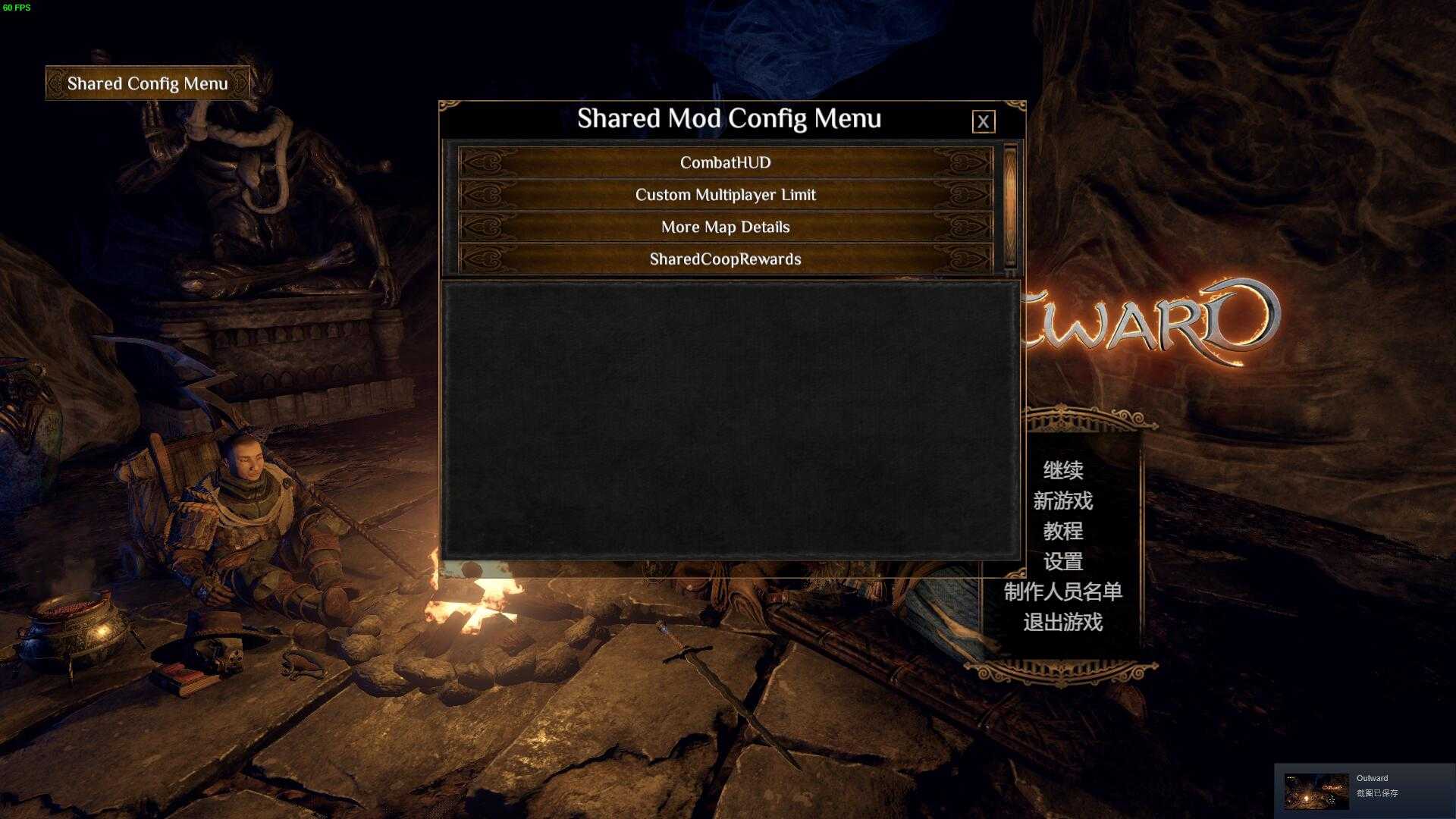
Task: Select 新游戏 to start a new game
Action: tap(1065, 501)
